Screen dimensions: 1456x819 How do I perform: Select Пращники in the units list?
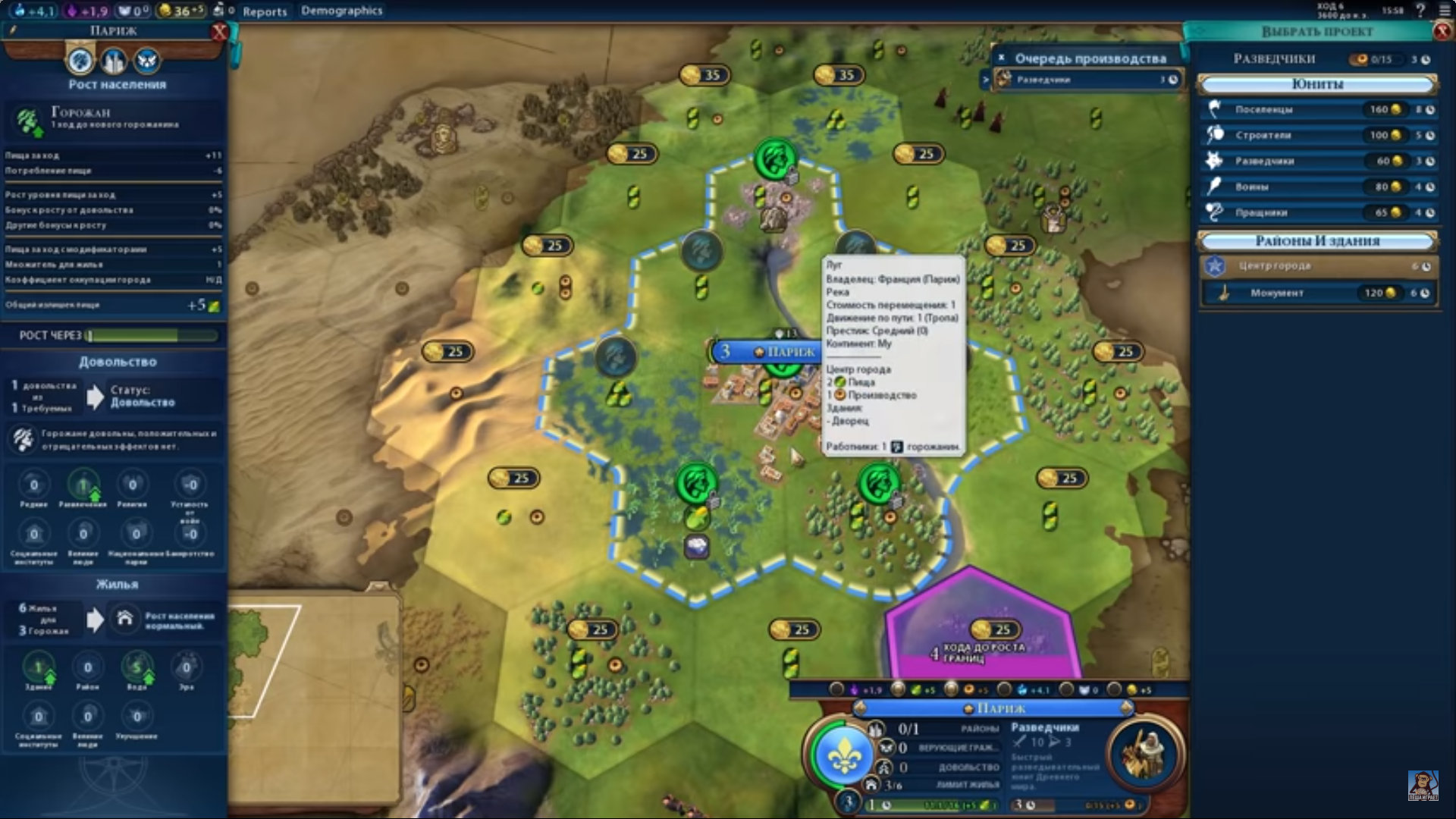[1317, 213]
